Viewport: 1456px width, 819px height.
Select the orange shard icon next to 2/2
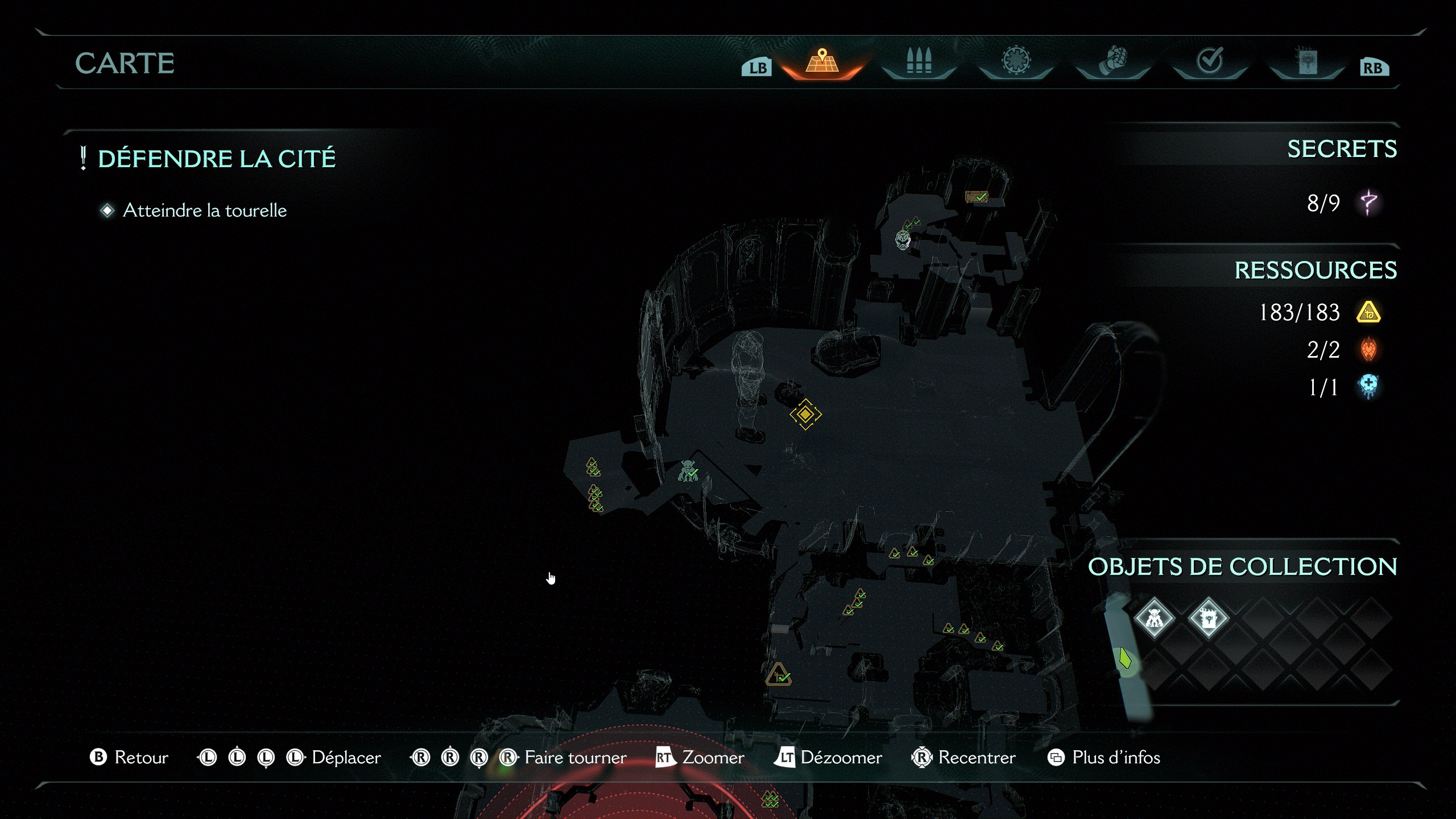click(x=1368, y=350)
